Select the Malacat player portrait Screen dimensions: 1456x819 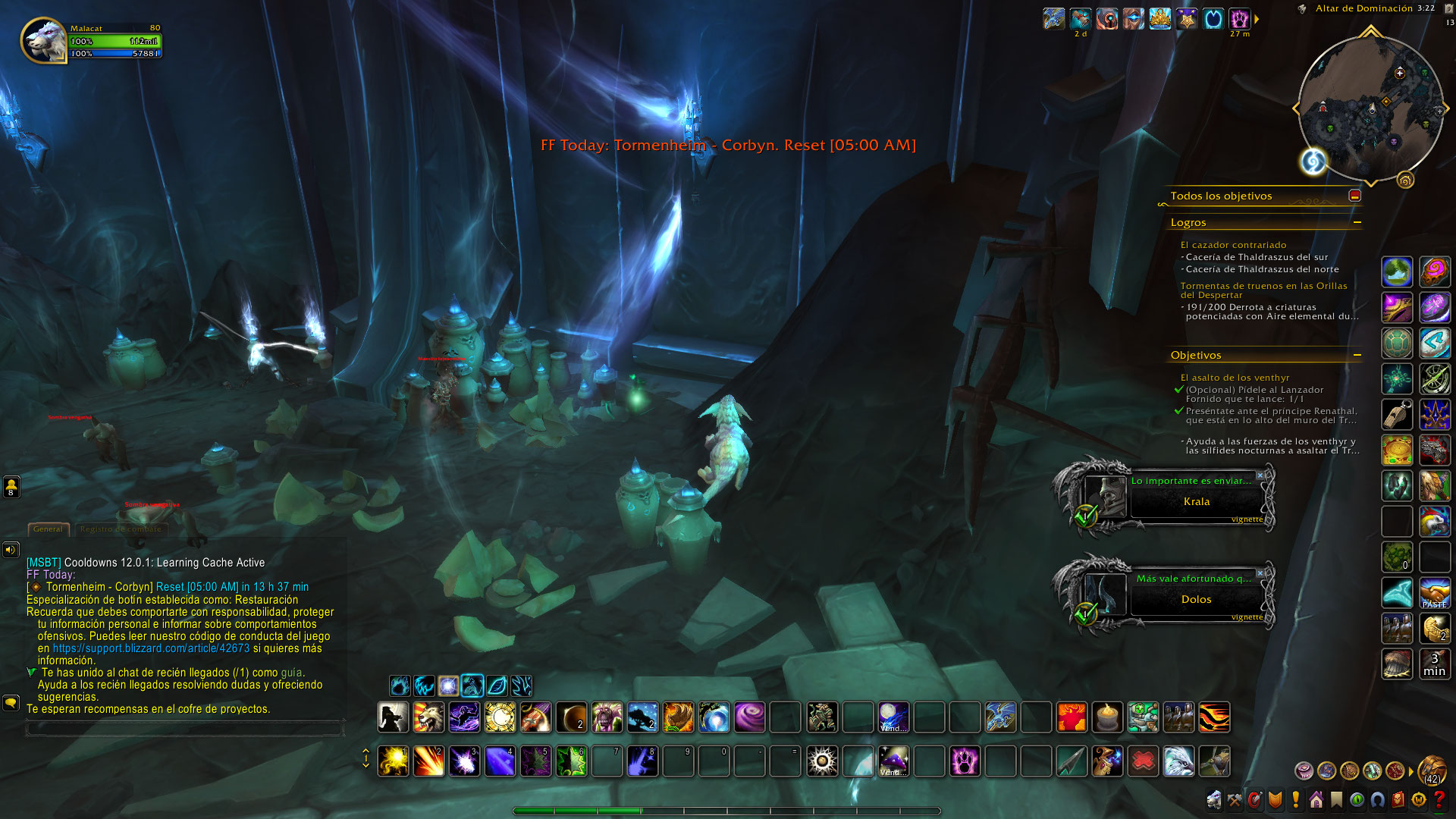(44, 40)
